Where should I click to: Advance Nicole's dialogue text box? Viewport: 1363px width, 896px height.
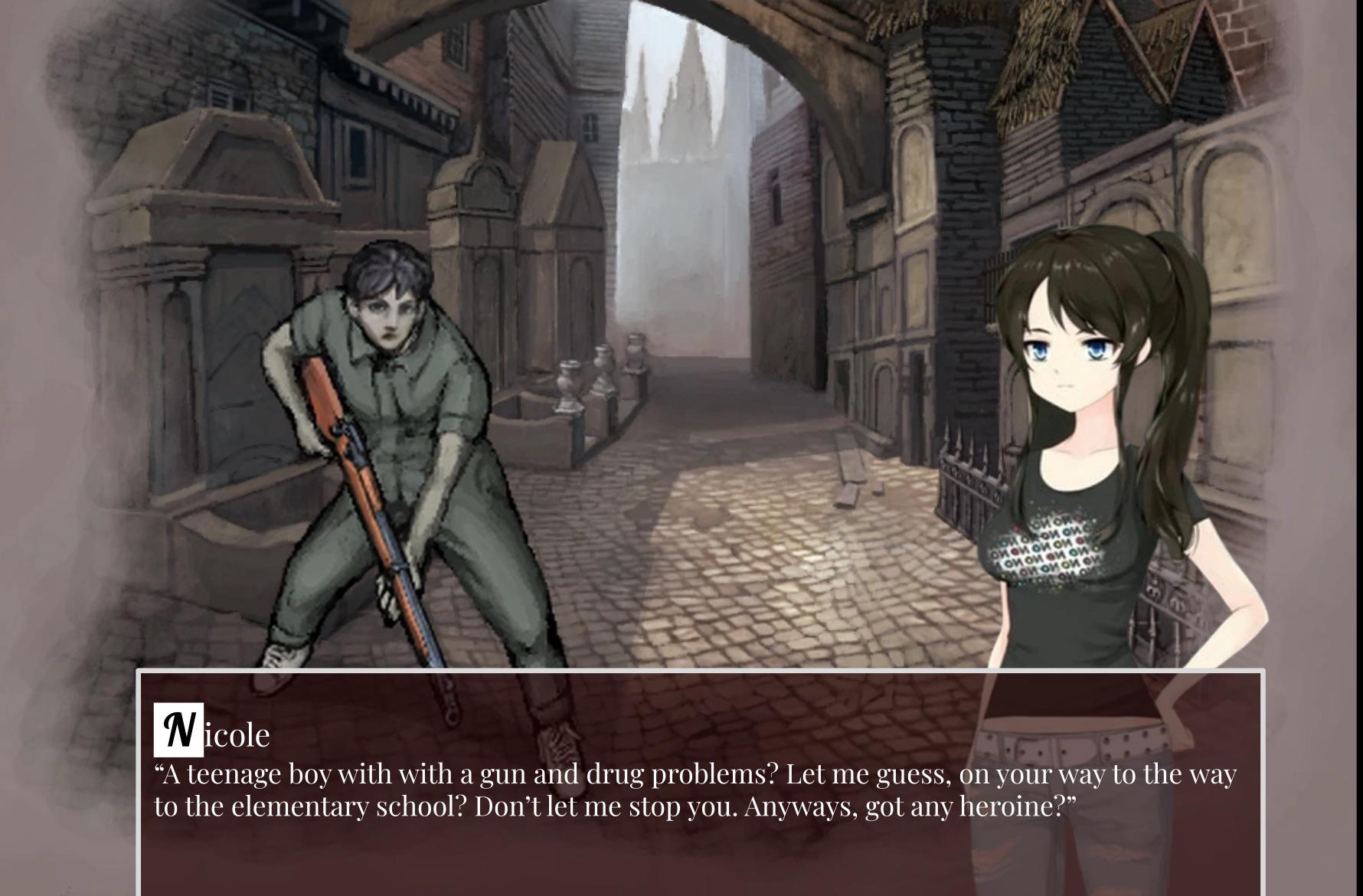pos(700,789)
